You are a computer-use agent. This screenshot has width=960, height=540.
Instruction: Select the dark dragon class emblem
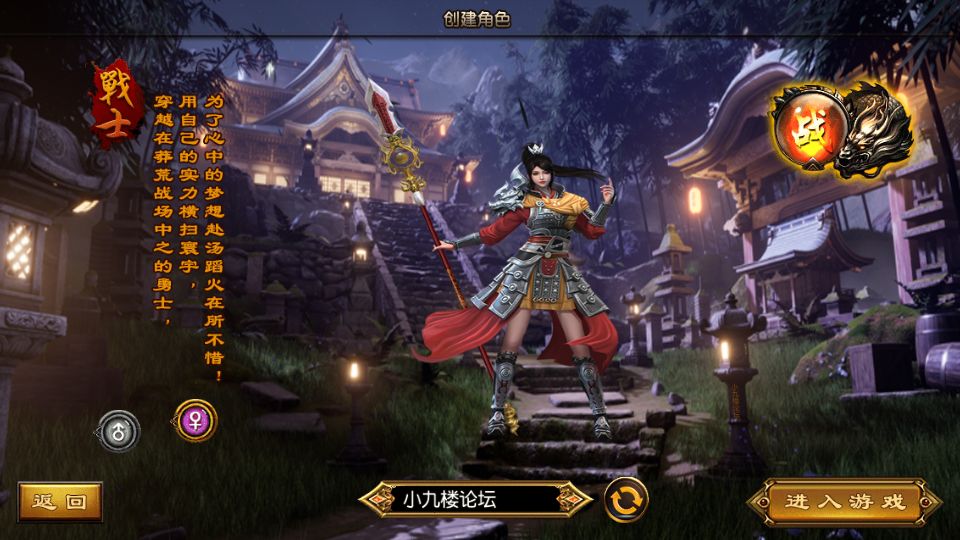pyautogui.click(x=874, y=129)
